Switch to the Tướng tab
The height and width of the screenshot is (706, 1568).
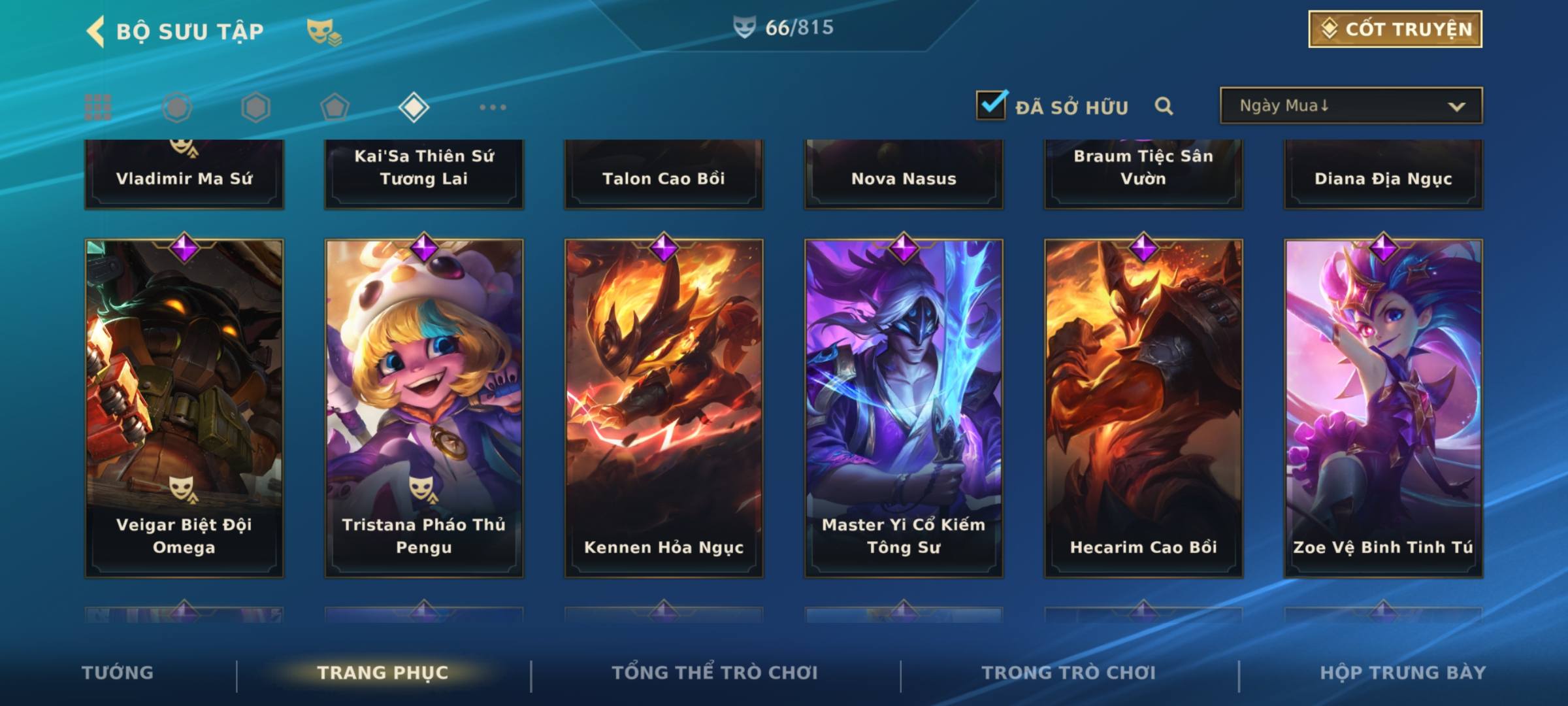(118, 673)
